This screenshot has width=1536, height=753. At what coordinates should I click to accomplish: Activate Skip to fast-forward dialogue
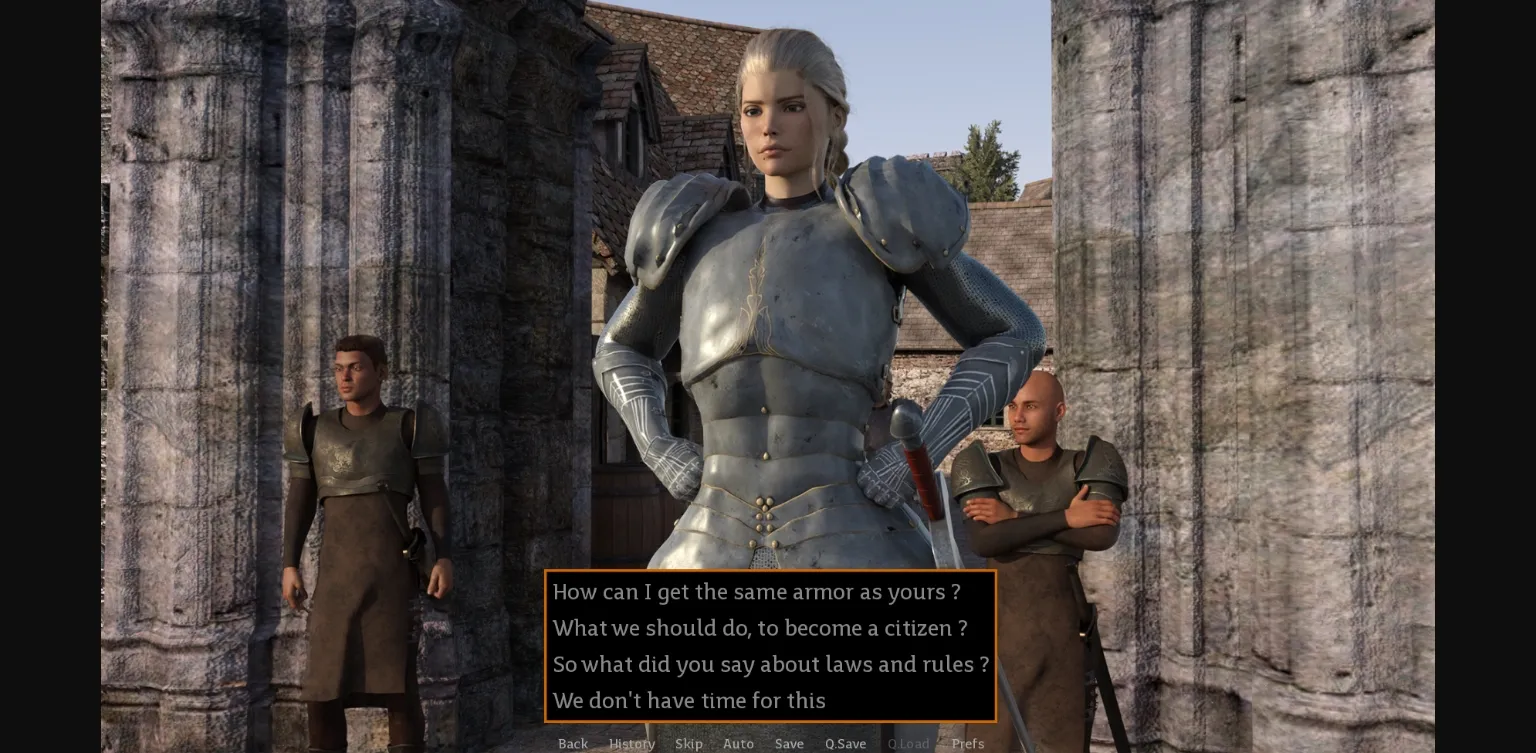click(689, 744)
